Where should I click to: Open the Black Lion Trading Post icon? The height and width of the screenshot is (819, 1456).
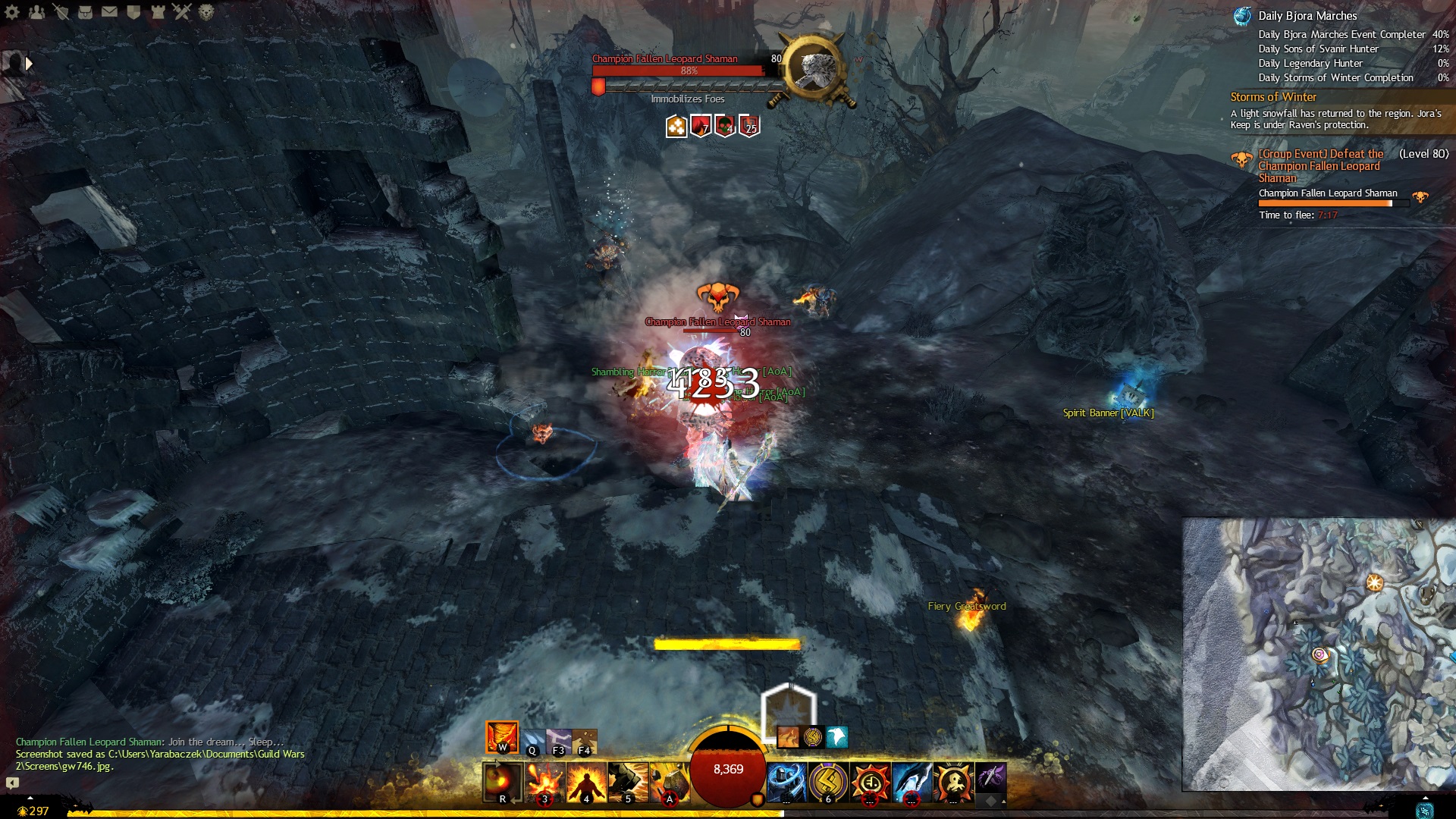[206, 11]
